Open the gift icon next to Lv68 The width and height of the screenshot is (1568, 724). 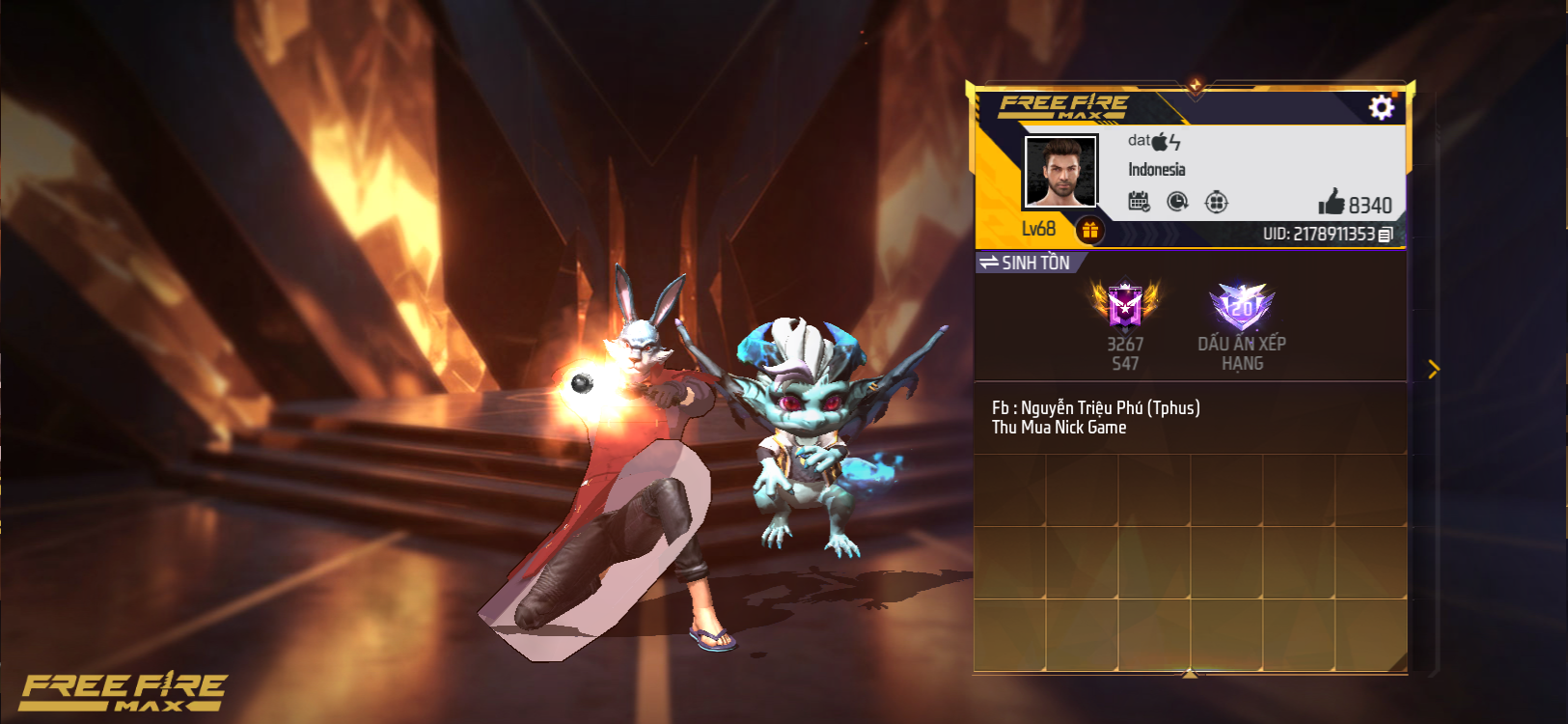(1090, 230)
